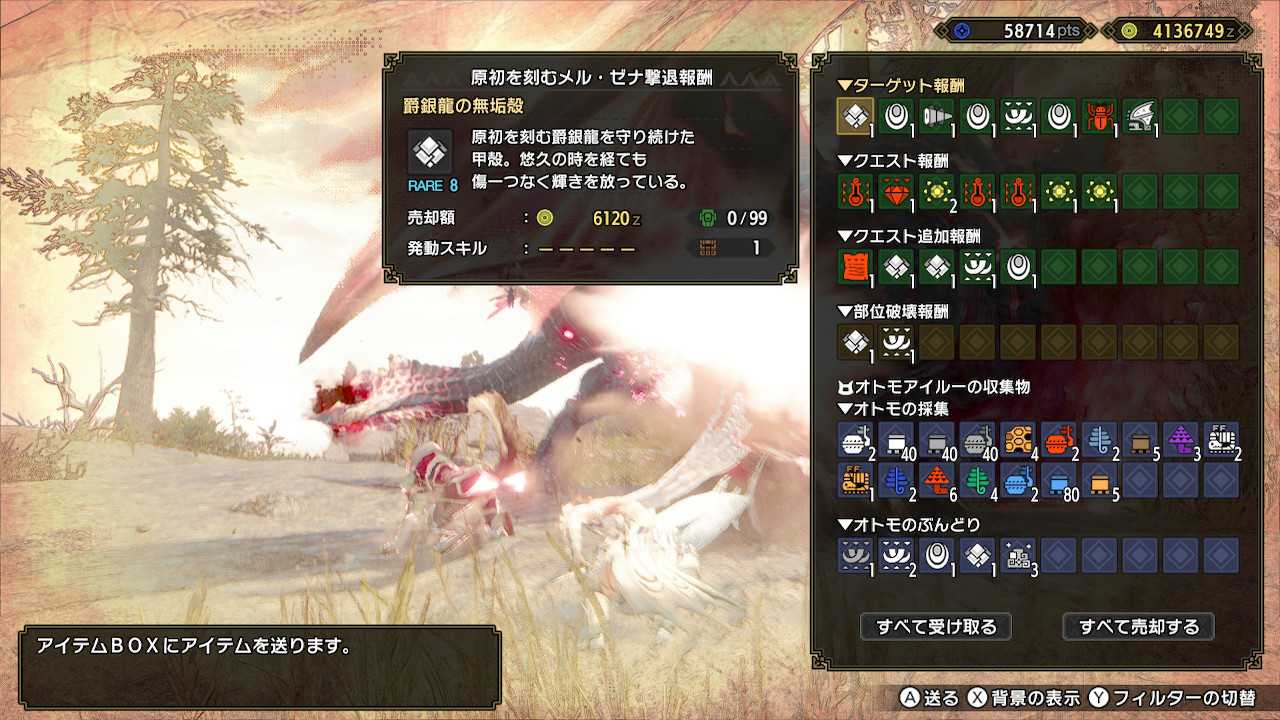The height and width of the screenshot is (720, 1280).
Task: Select the red mushroom stacked six
Action: tap(936, 481)
